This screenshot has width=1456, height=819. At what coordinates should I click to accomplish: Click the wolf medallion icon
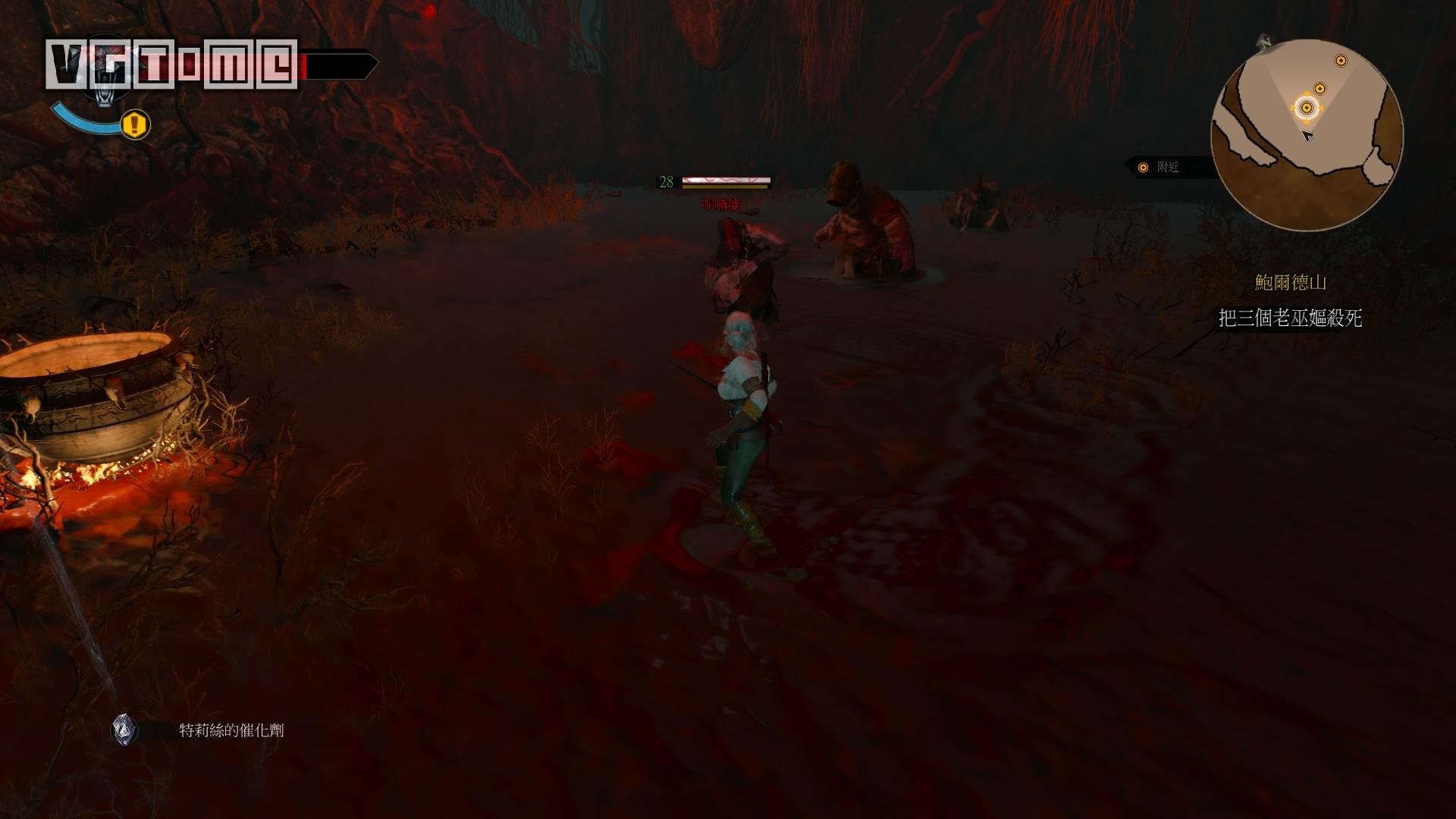[x=105, y=74]
